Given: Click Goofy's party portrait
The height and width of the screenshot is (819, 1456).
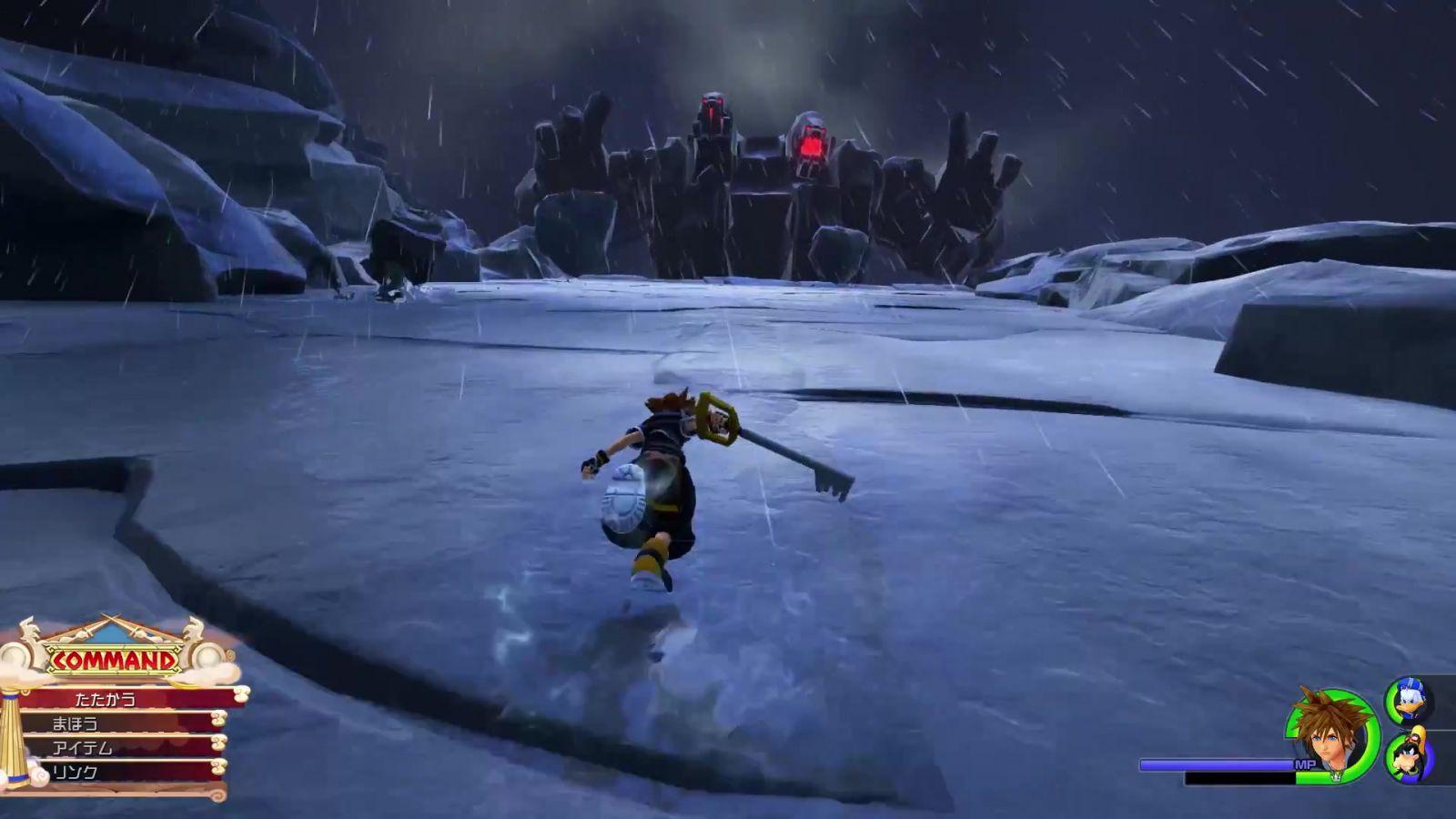Looking at the screenshot, I should [x=1409, y=757].
